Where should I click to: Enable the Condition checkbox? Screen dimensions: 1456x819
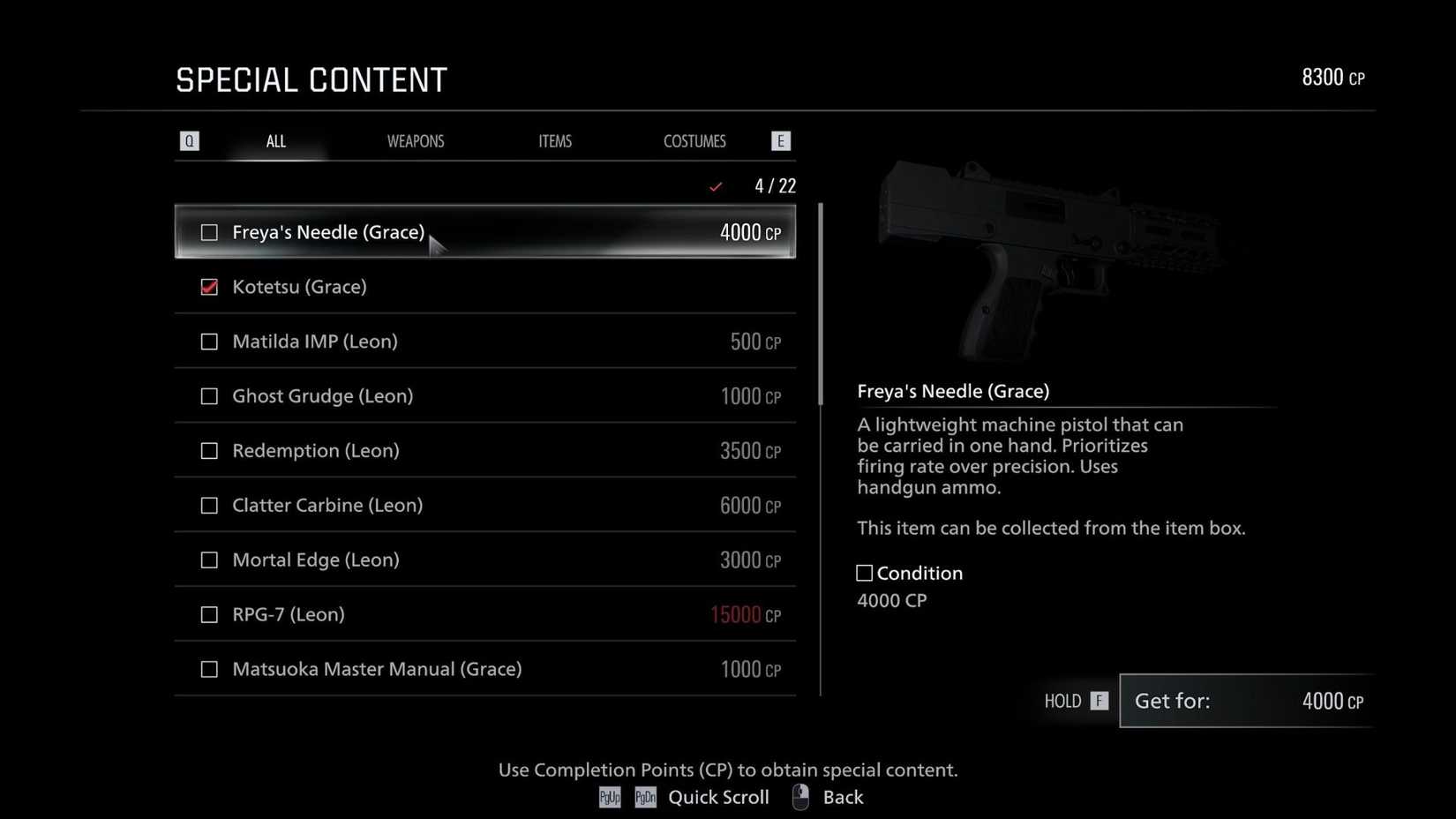[863, 572]
